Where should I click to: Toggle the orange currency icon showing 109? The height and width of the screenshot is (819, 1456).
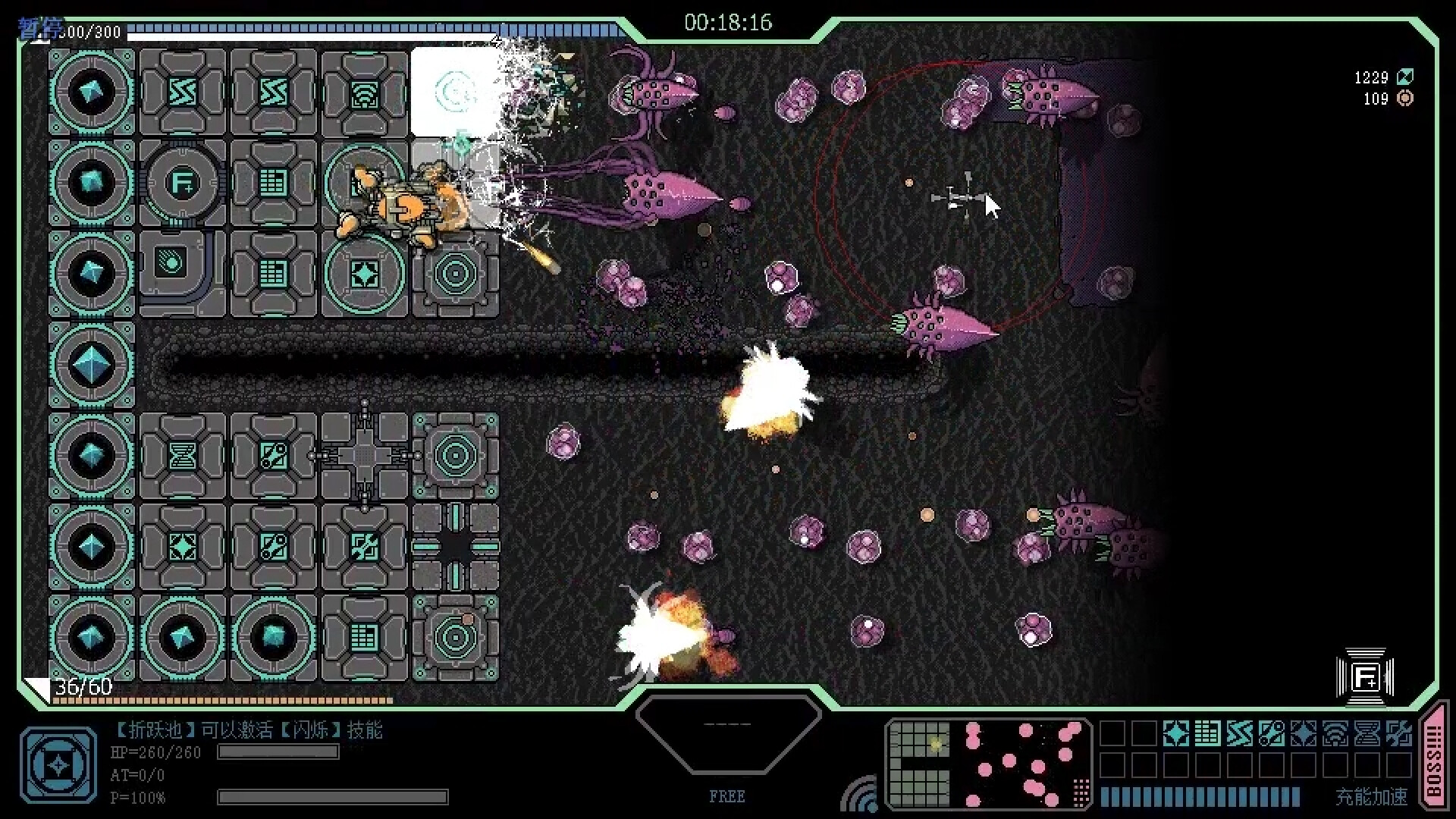tap(1405, 99)
